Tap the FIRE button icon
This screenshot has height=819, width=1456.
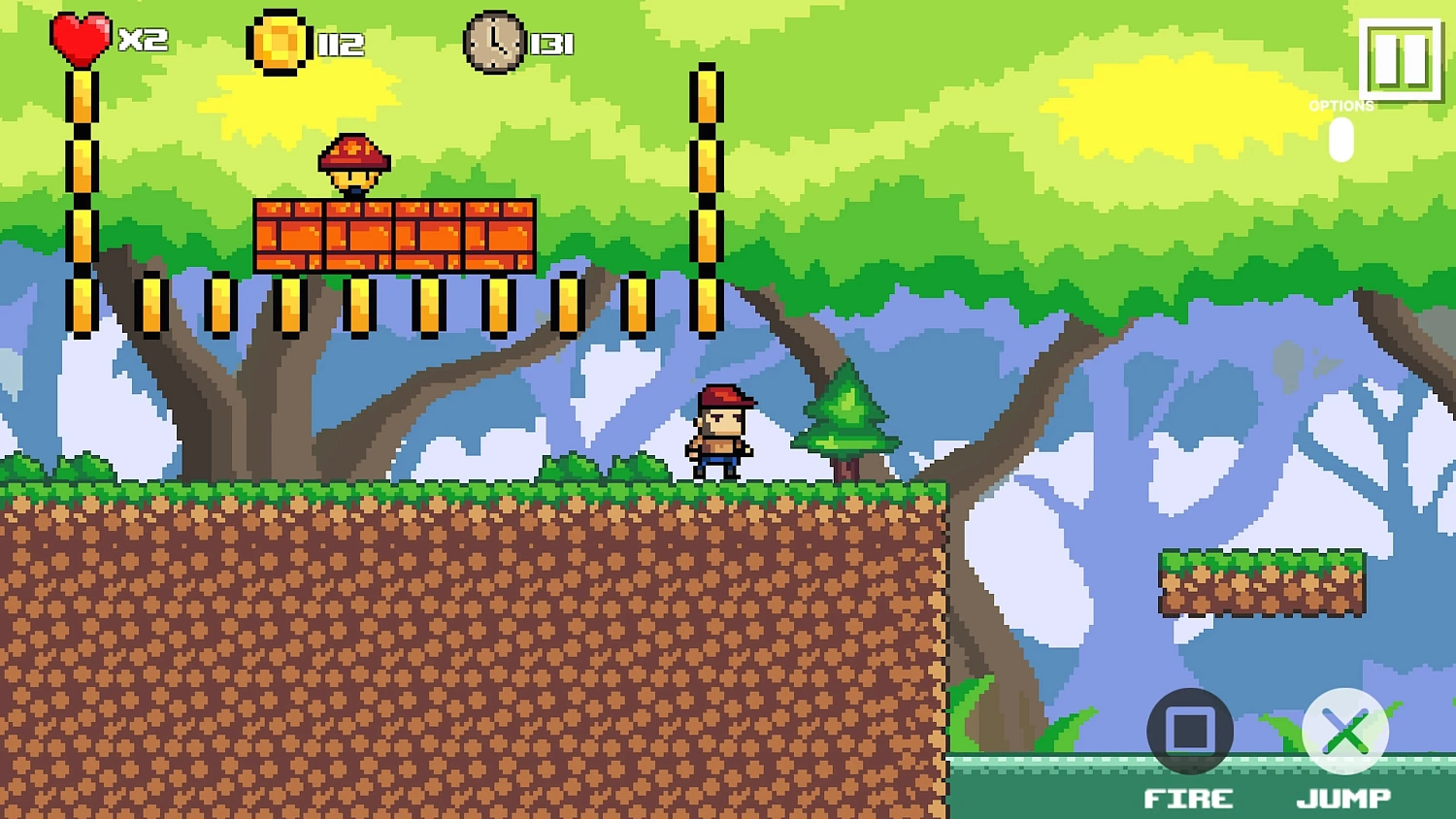coord(1189,732)
